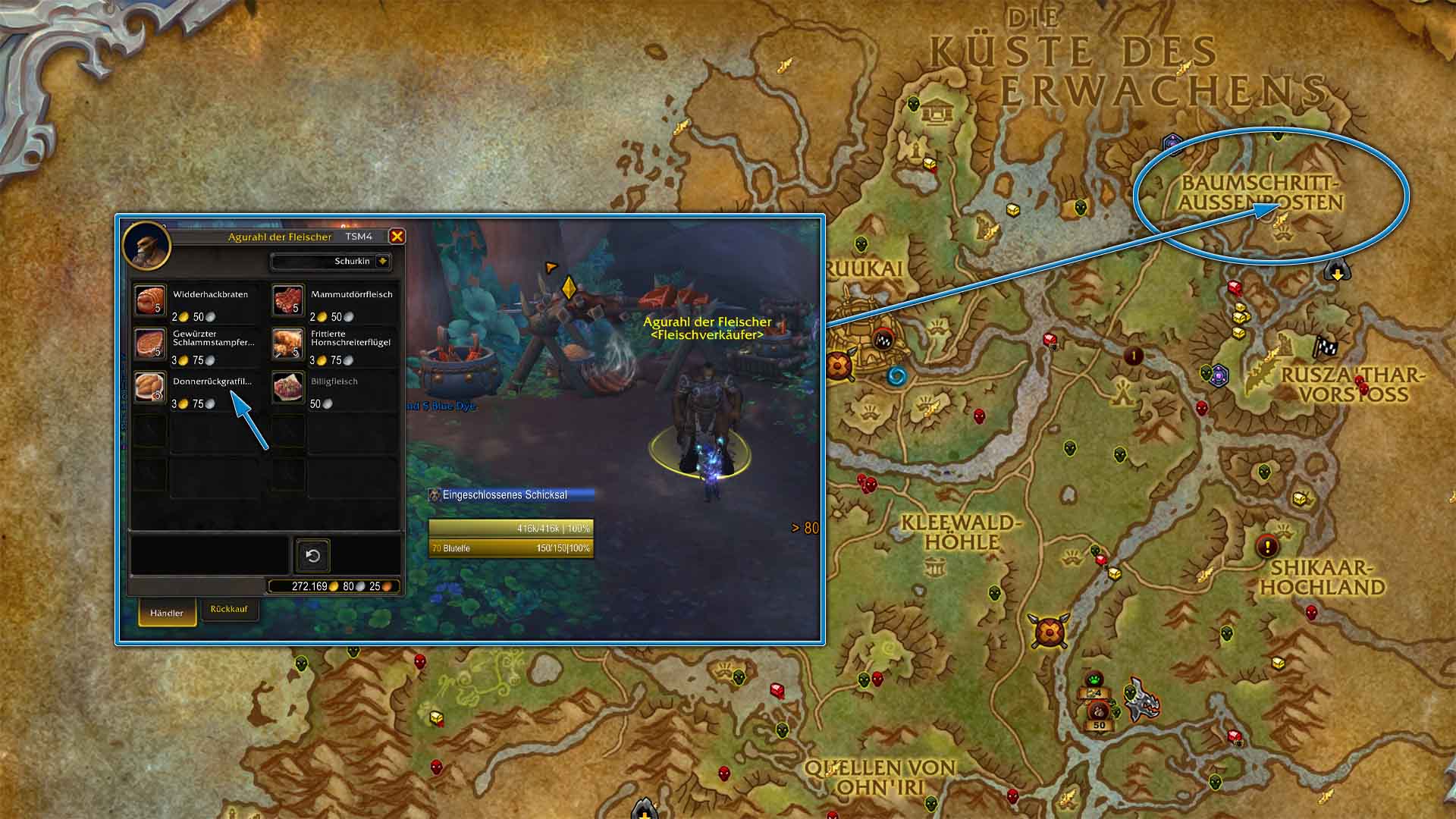Click Agurahl der Fleischer's portrait
The image size is (1456, 819).
point(149,246)
